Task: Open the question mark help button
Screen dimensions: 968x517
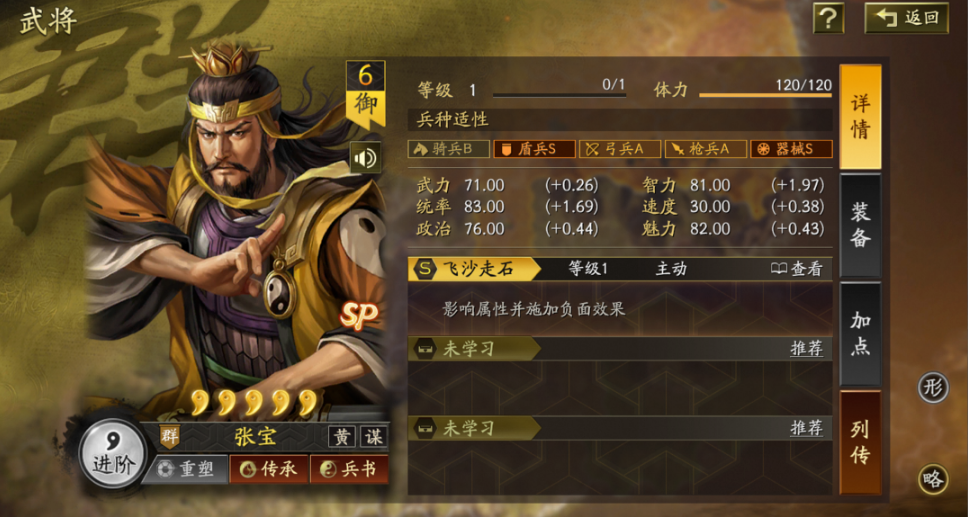Action: [x=828, y=18]
